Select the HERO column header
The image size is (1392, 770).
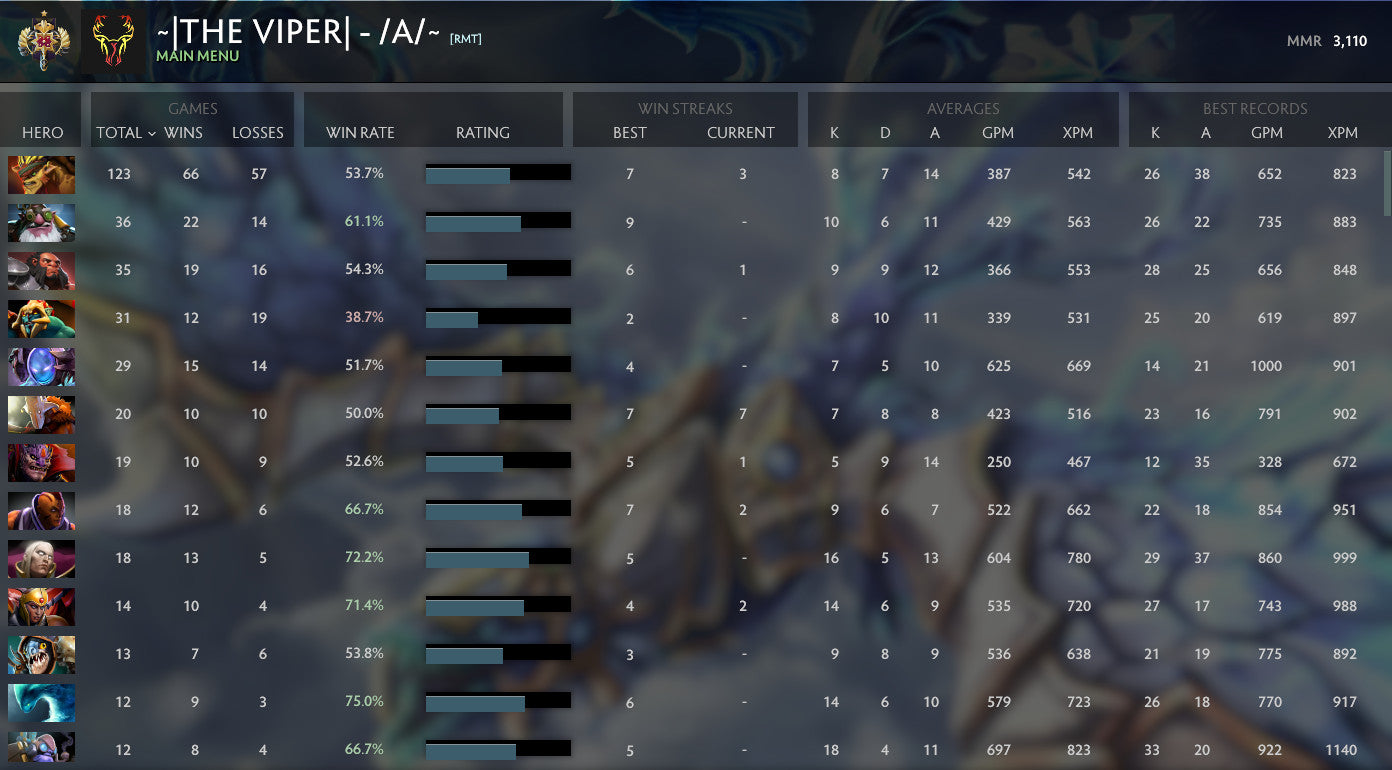(40, 132)
